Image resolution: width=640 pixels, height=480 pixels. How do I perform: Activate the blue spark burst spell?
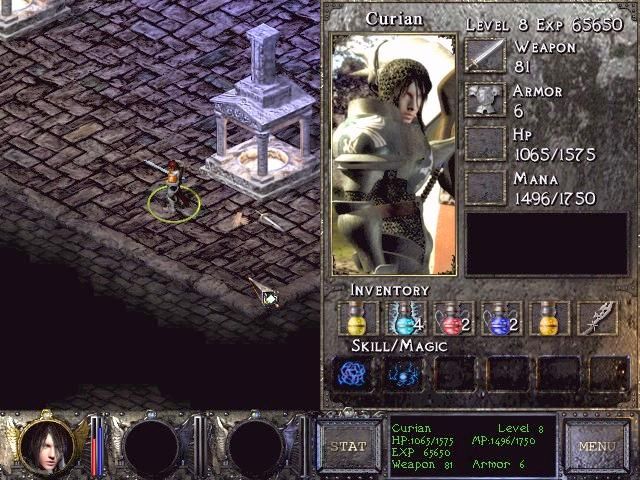point(406,373)
